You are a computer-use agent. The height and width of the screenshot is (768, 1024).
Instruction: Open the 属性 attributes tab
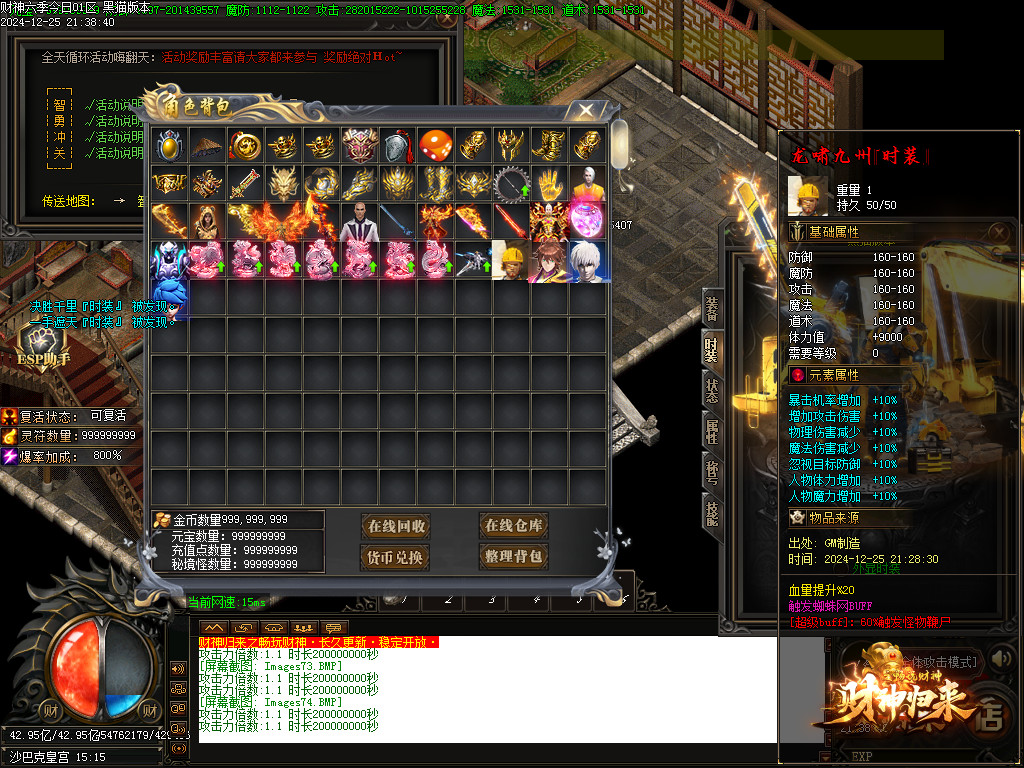tap(712, 431)
